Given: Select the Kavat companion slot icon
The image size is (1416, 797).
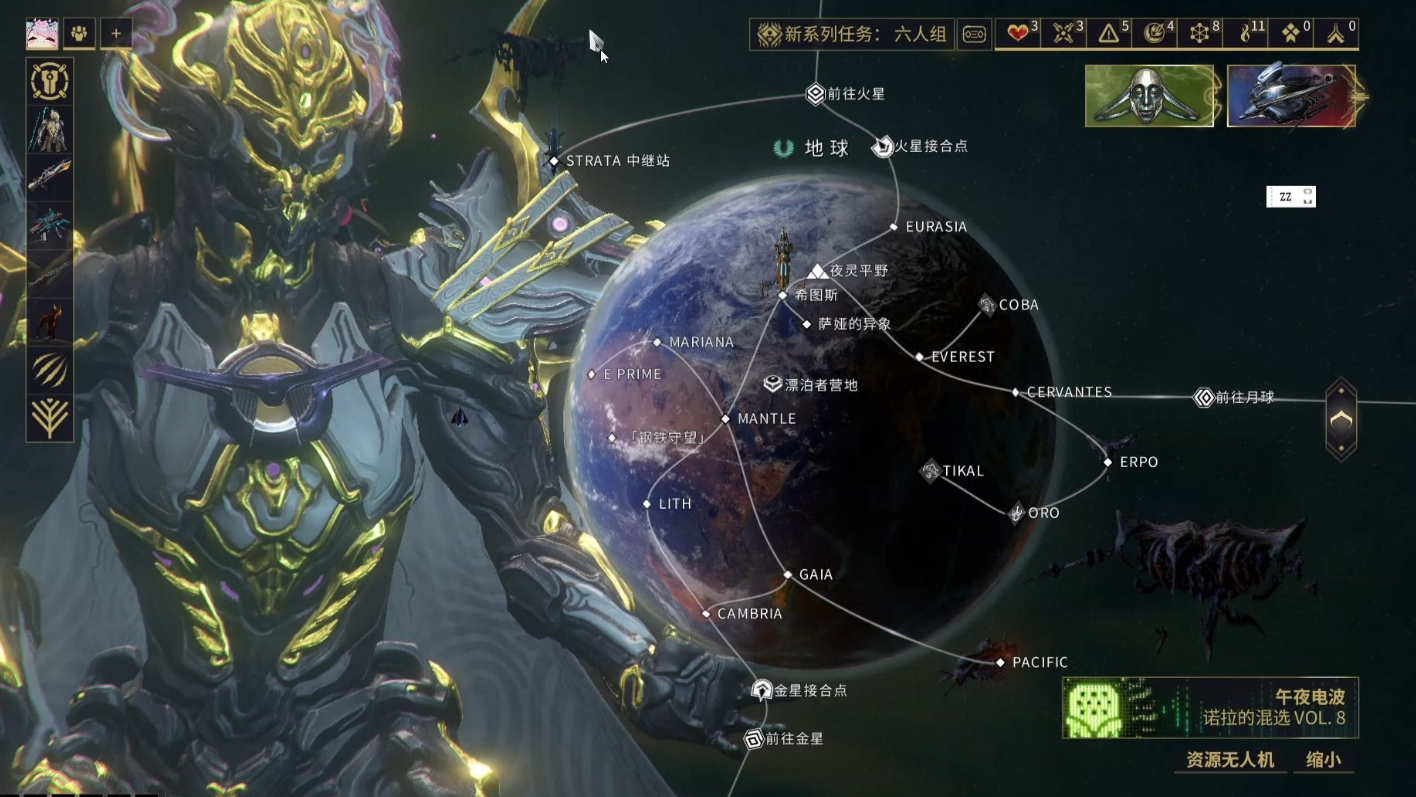Looking at the screenshot, I should click(x=48, y=320).
